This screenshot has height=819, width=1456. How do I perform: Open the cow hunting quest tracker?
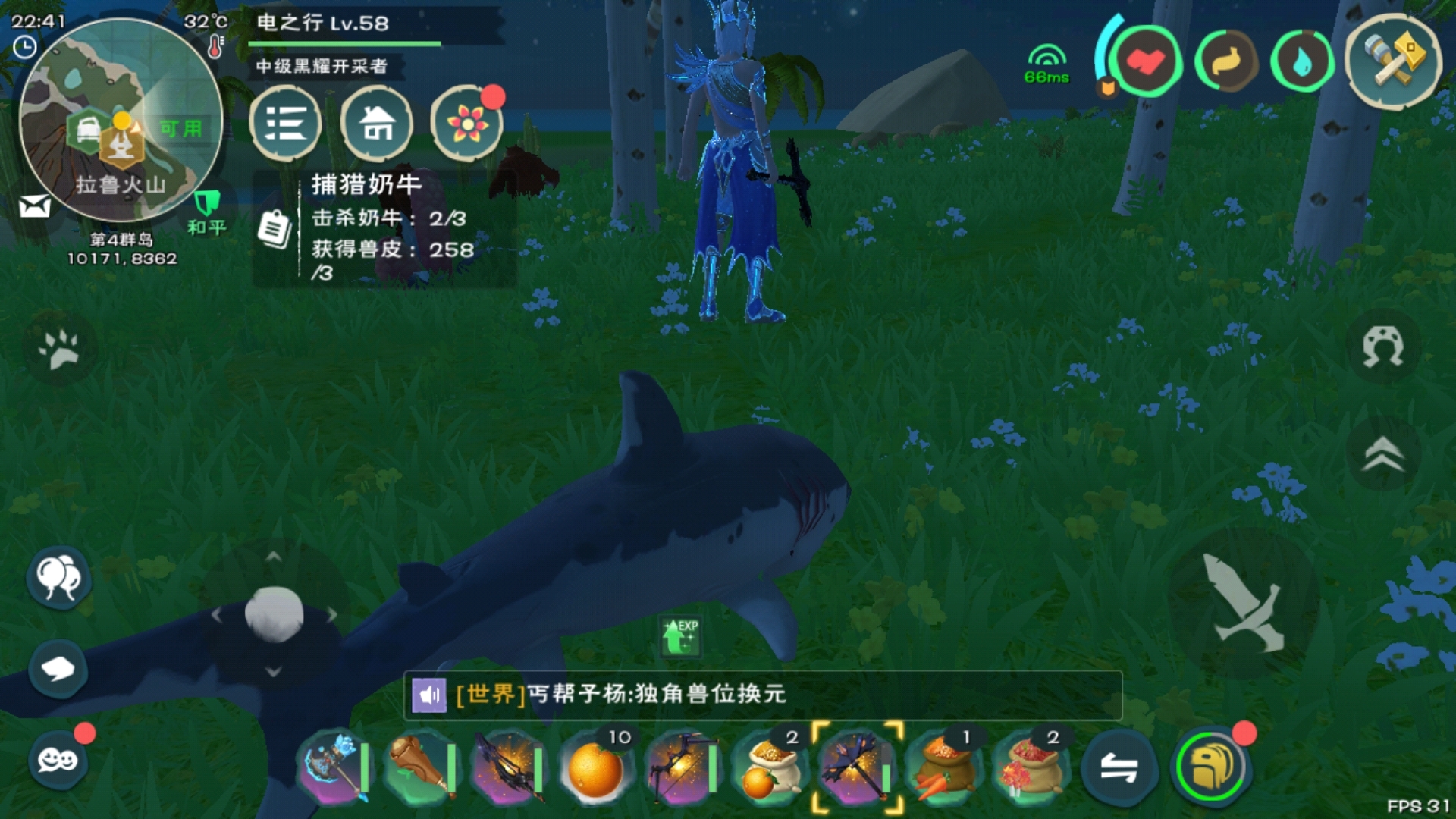384,227
